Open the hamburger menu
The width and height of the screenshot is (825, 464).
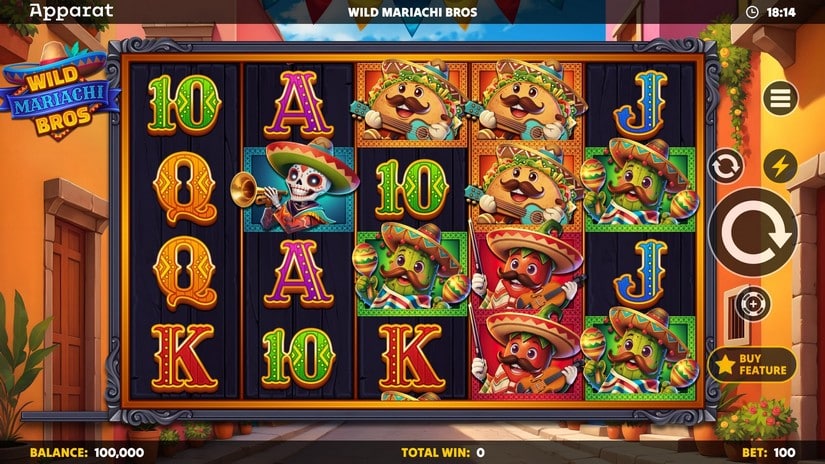click(x=780, y=98)
